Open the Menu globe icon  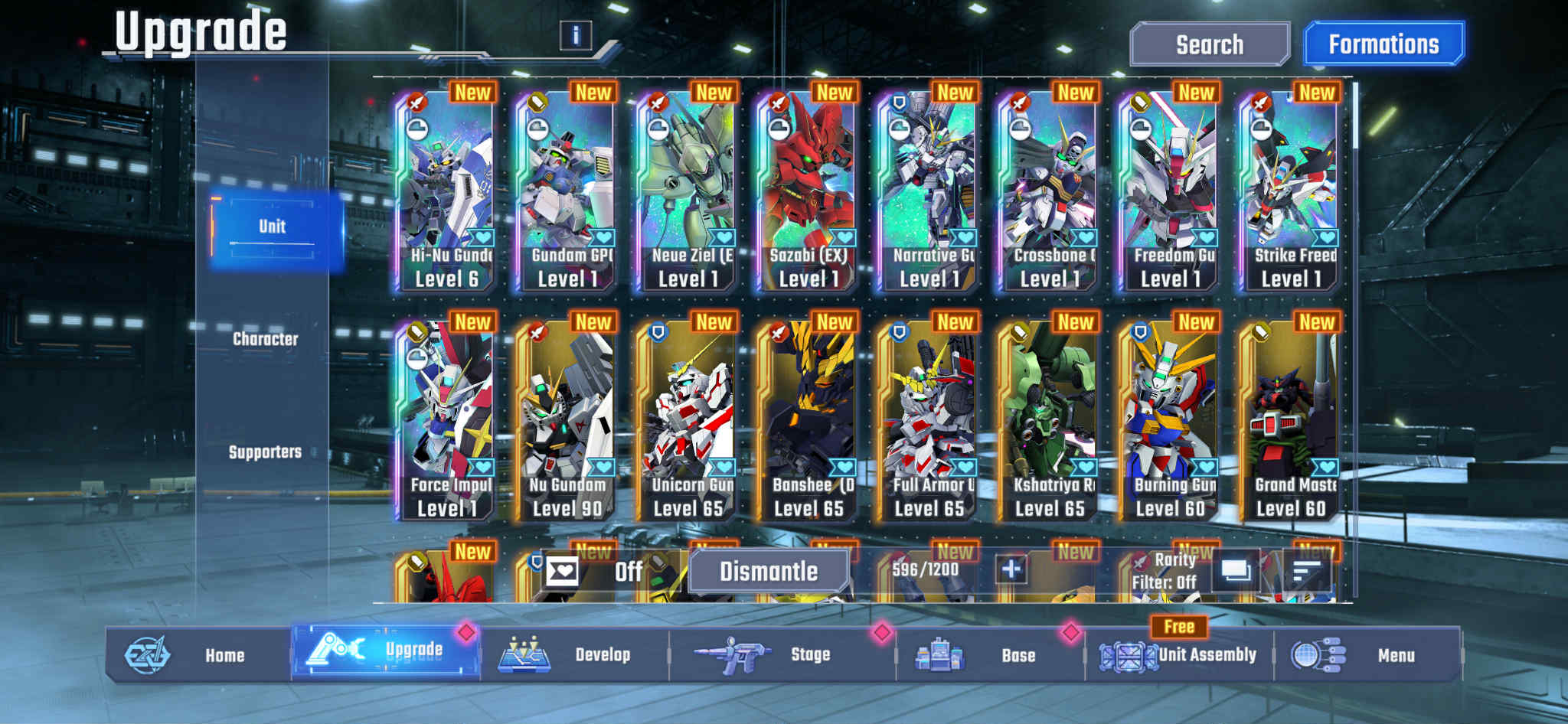tap(1305, 654)
